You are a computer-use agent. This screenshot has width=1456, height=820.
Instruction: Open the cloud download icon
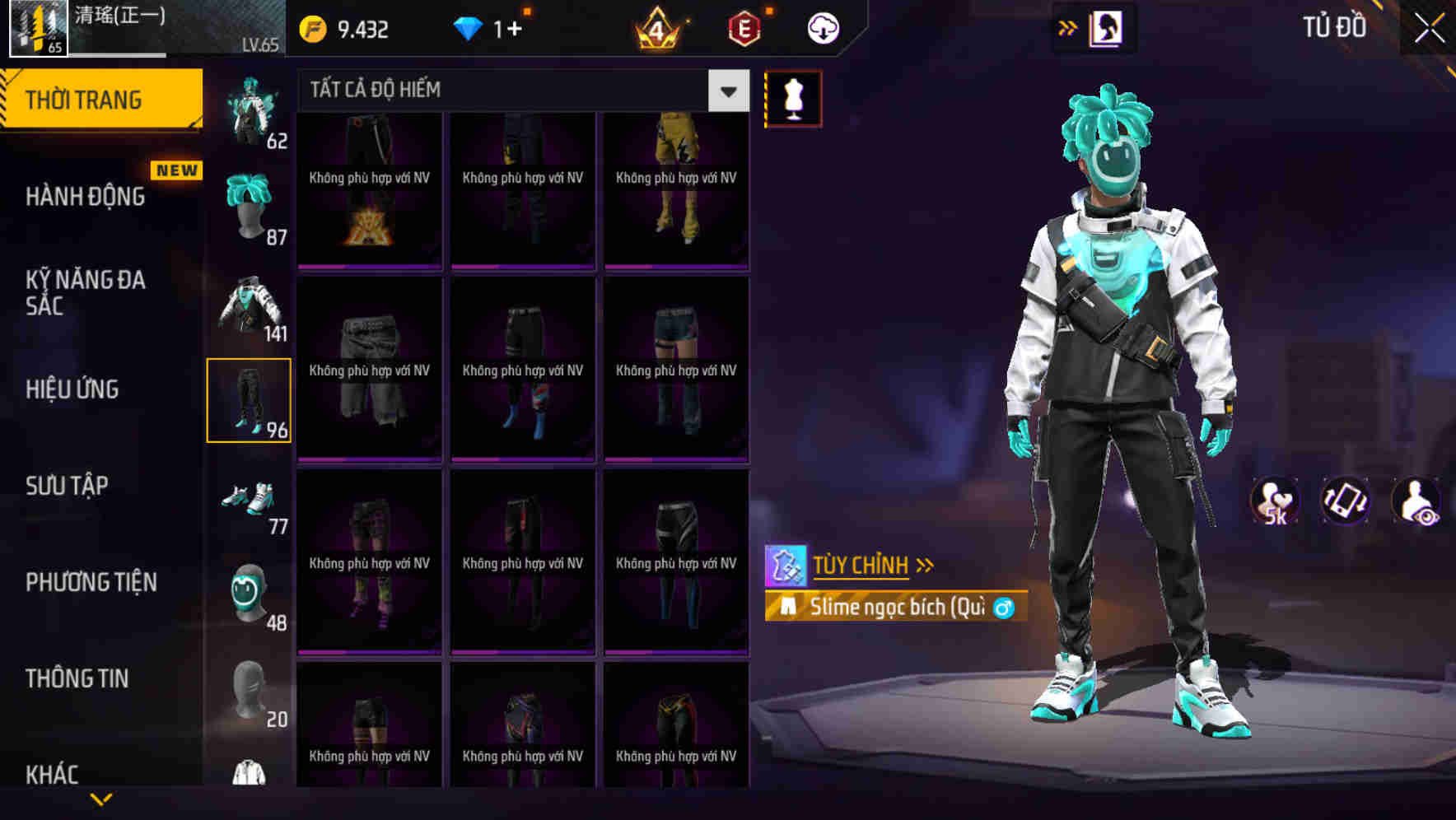point(821,27)
